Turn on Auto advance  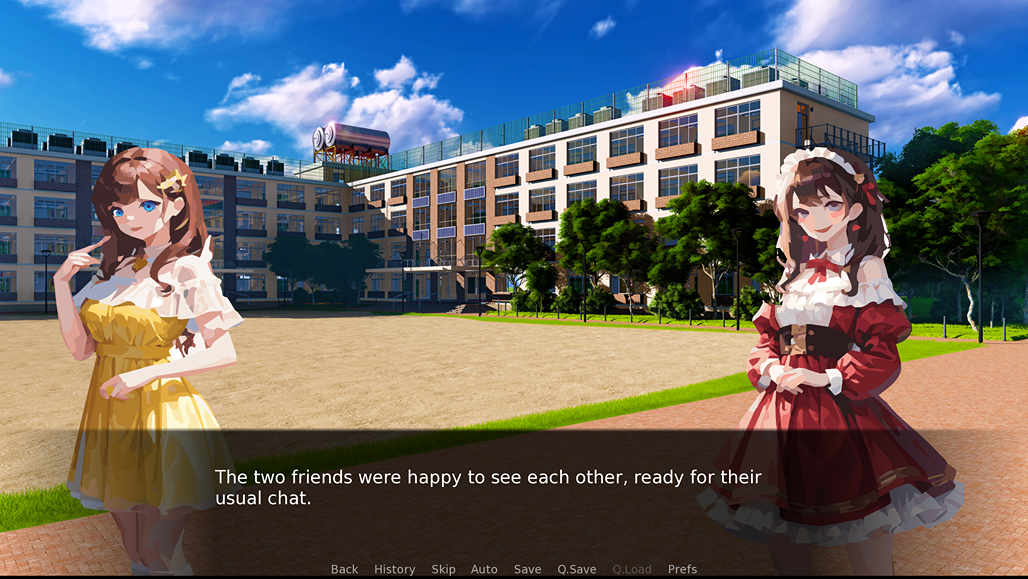pyautogui.click(x=484, y=569)
